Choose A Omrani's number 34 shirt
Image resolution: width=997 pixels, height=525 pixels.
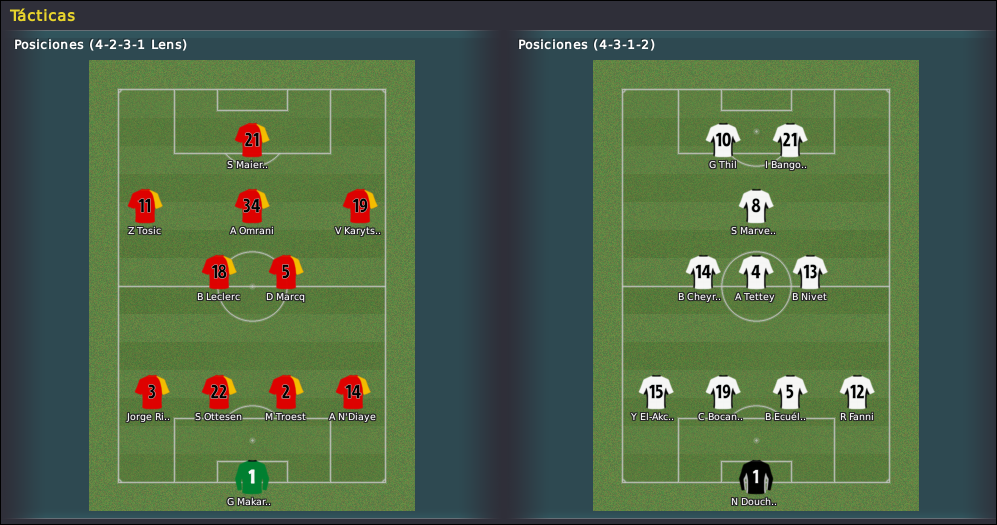[252, 206]
